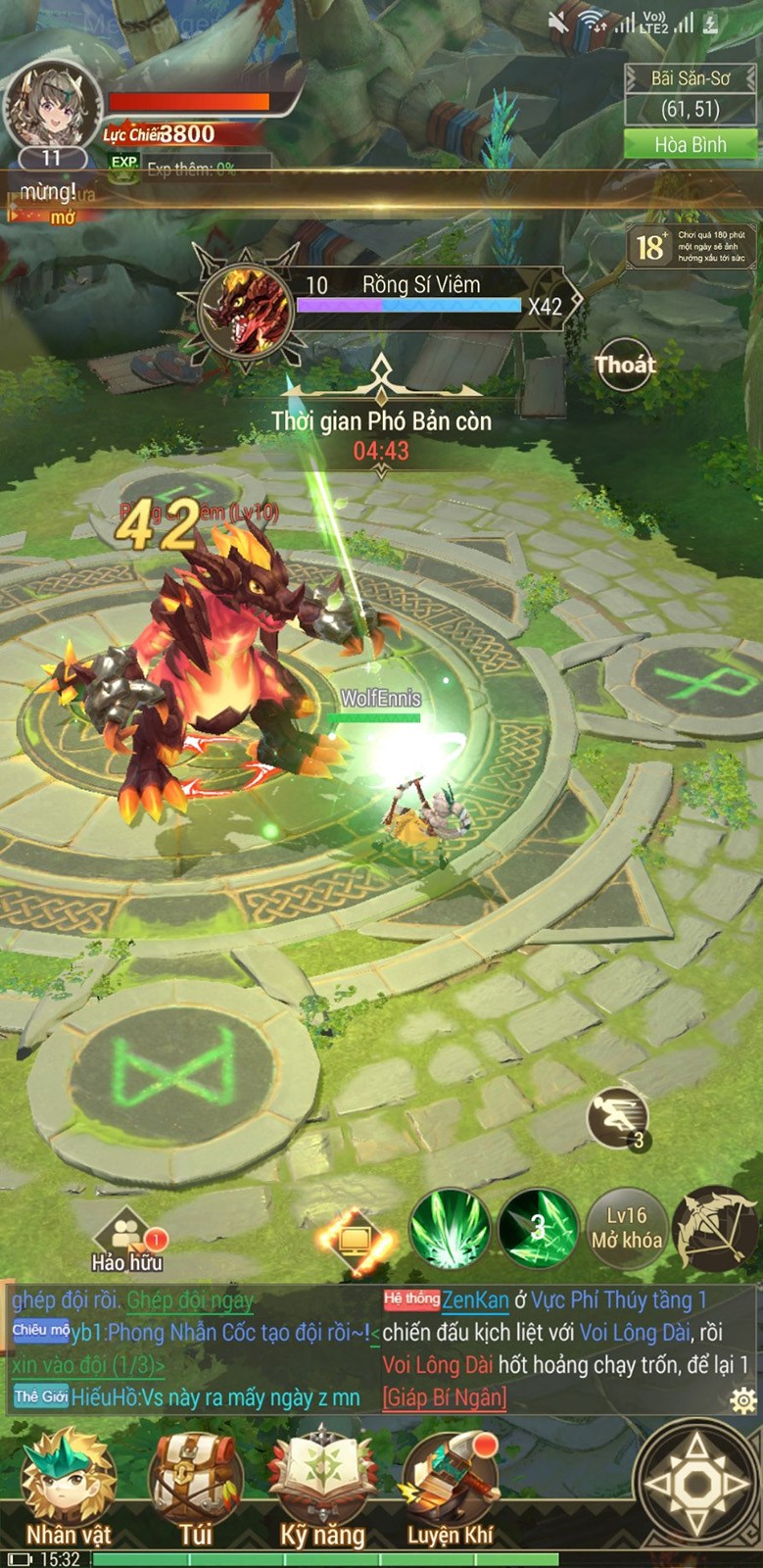
Task: Toggle the glowing auto-battle monitor icon
Action: 355,1242
